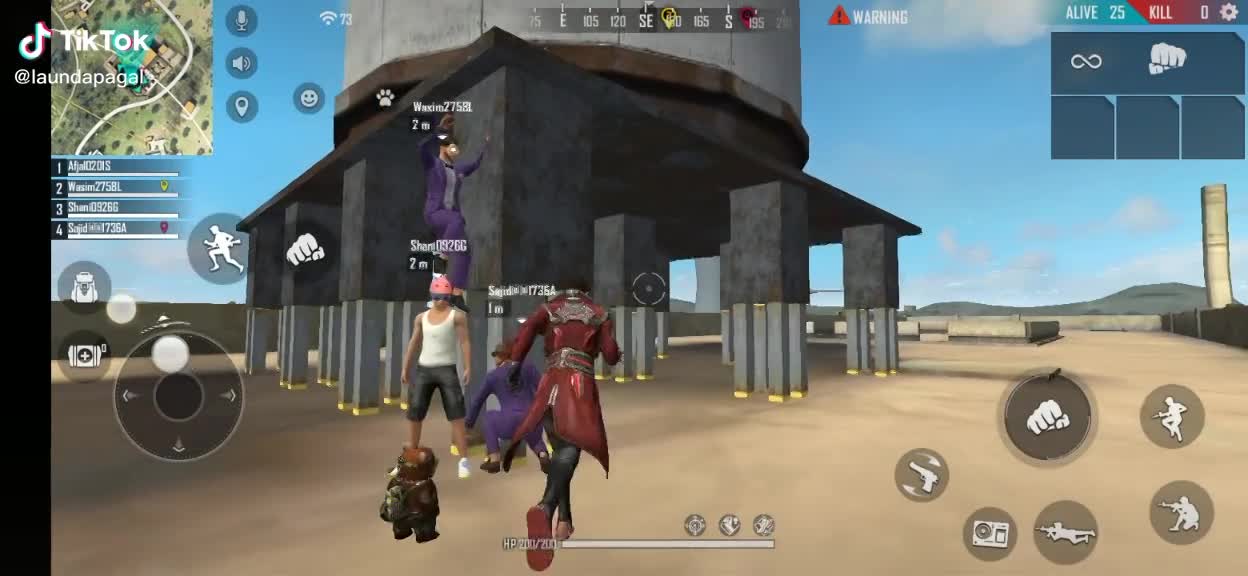1248x576 pixels.
Task: Open settings with the gear icon
Action: 1229,12
